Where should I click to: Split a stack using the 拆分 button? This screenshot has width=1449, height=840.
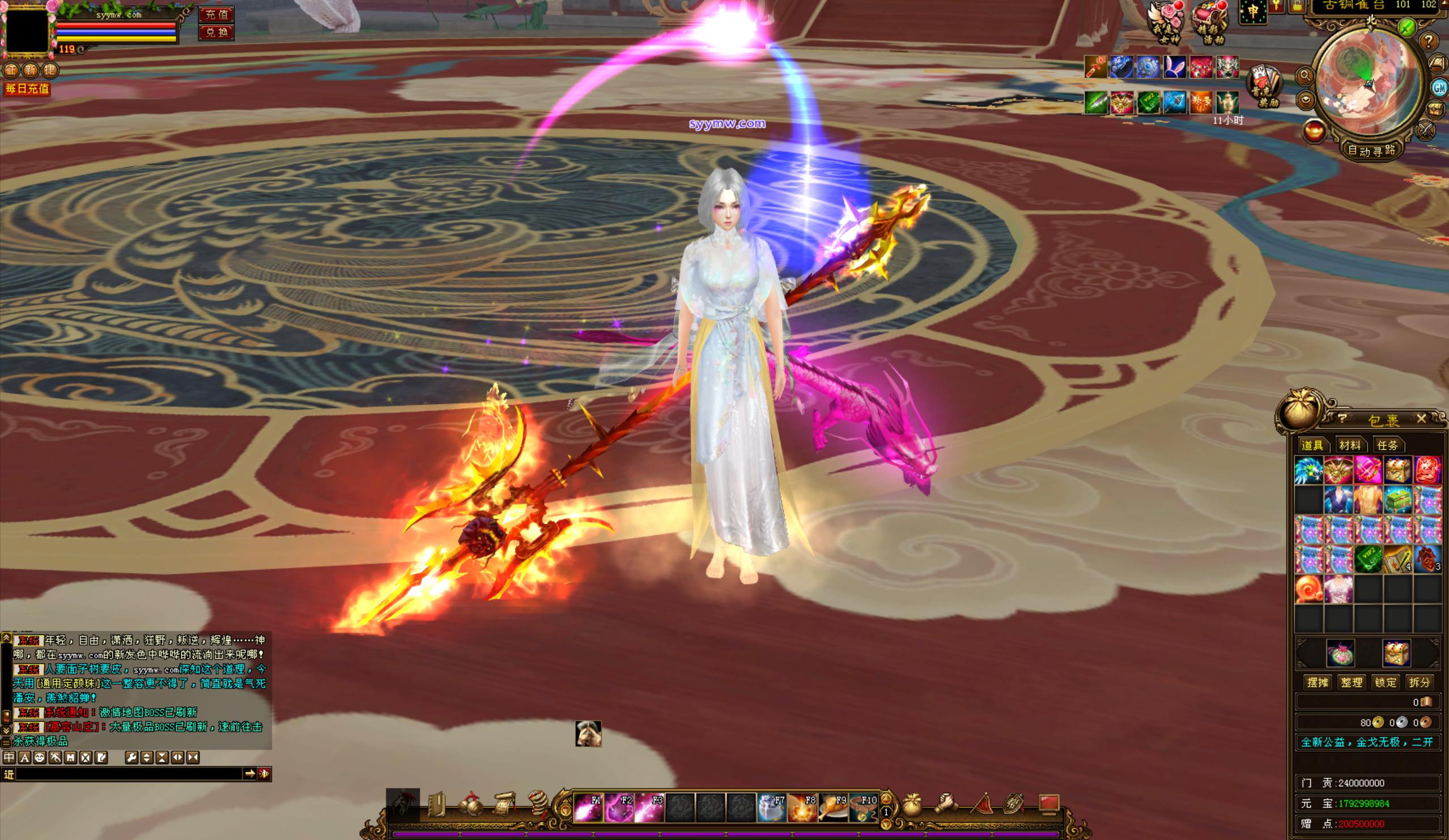(1419, 683)
